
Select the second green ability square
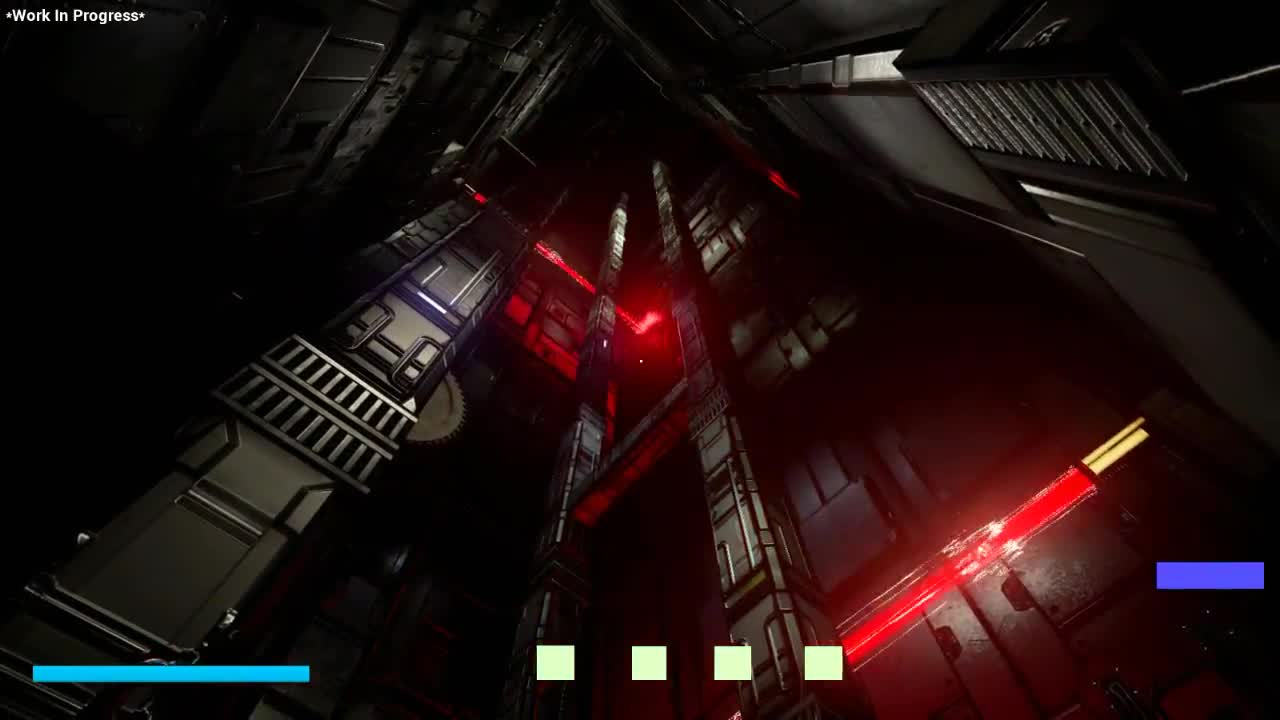(x=648, y=663)
